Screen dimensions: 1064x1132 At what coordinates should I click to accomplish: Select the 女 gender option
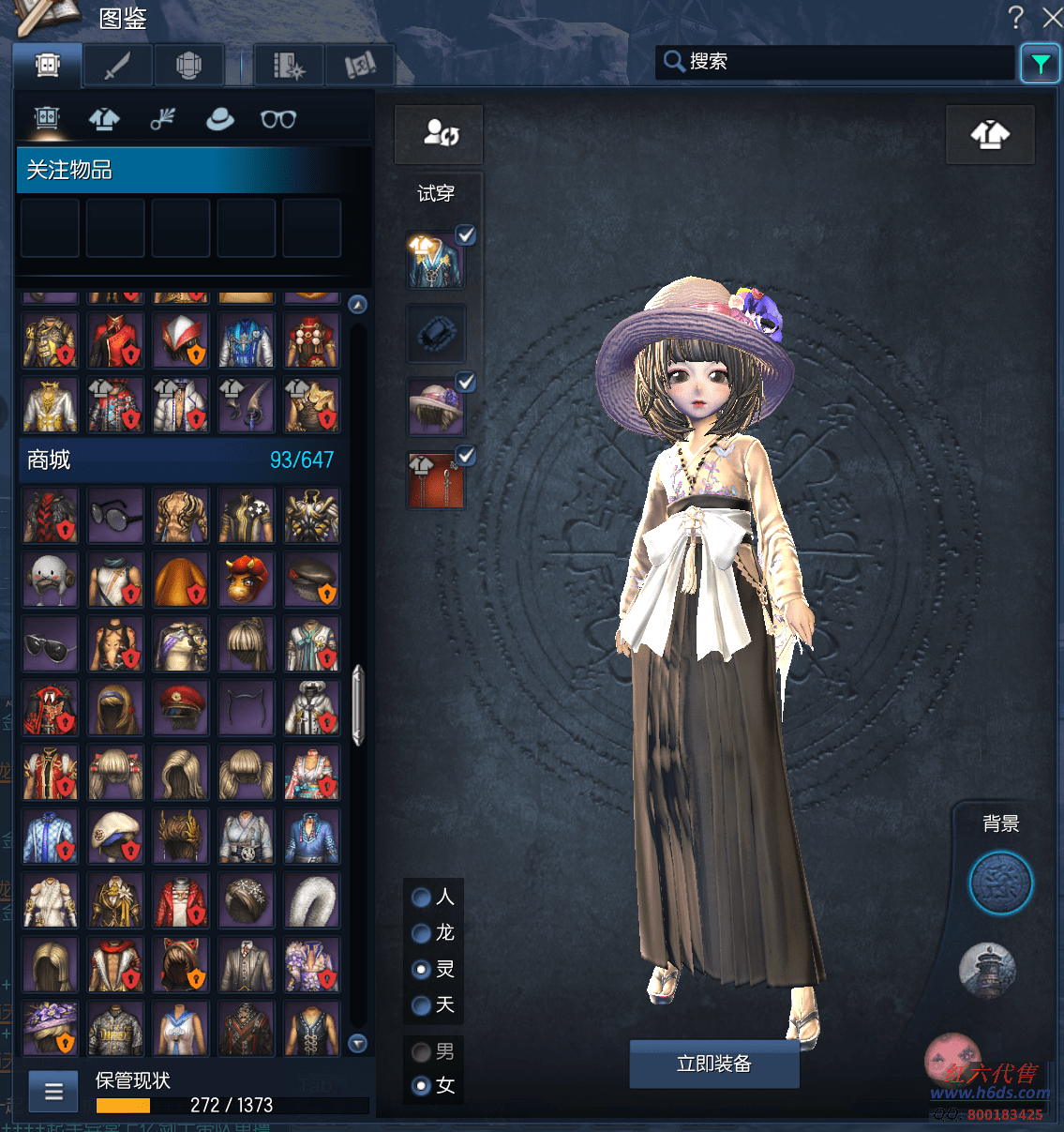(x=422, y=1086)
